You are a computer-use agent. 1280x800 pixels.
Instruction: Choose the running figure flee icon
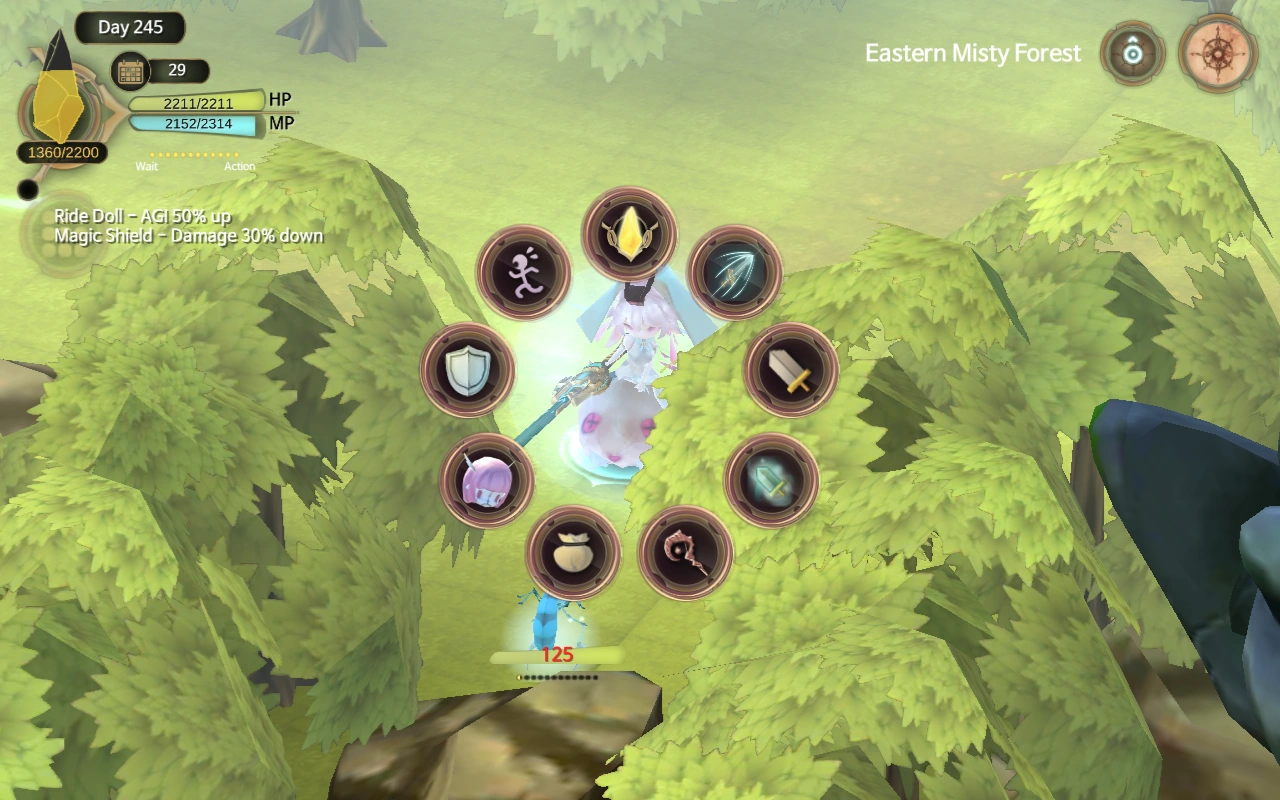pyautogui.click(x=522, y=273)
